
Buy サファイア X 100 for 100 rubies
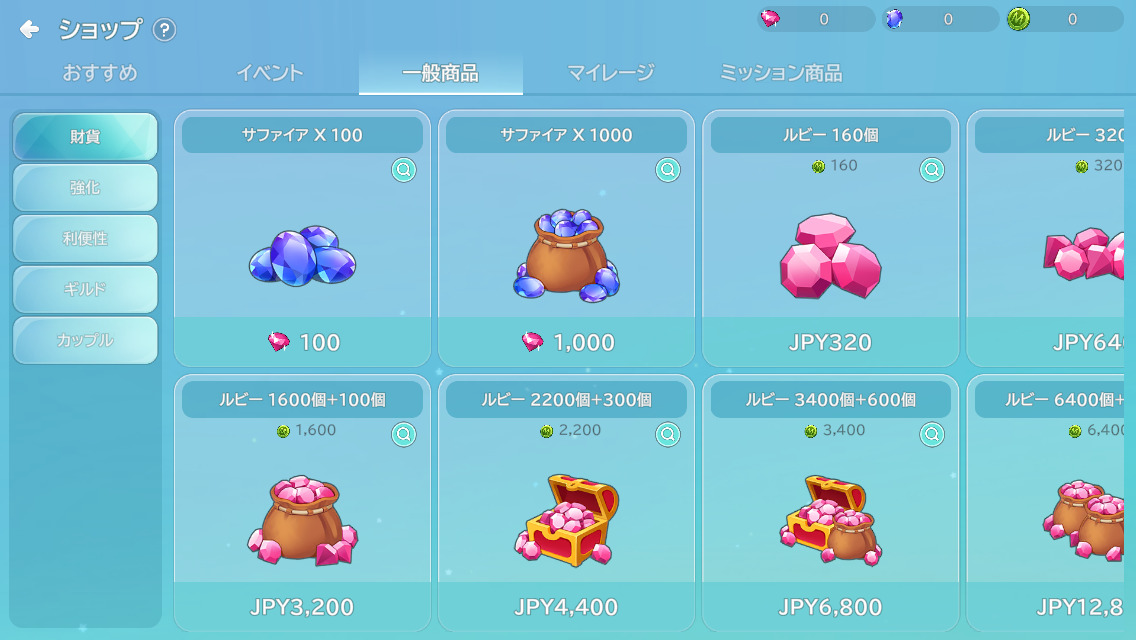(302, 342)
